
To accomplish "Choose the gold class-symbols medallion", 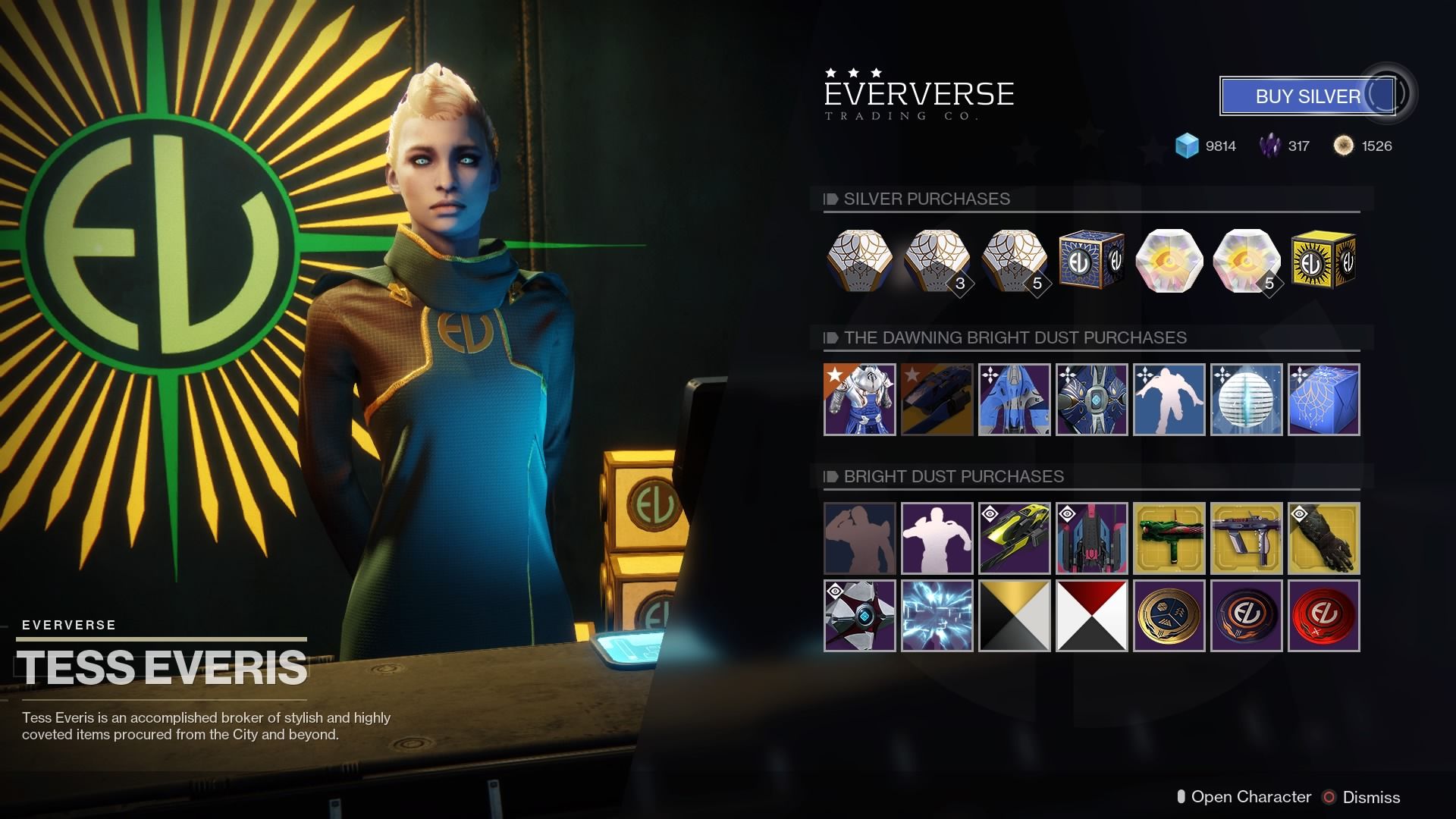I will click(x=1169, y=616).
